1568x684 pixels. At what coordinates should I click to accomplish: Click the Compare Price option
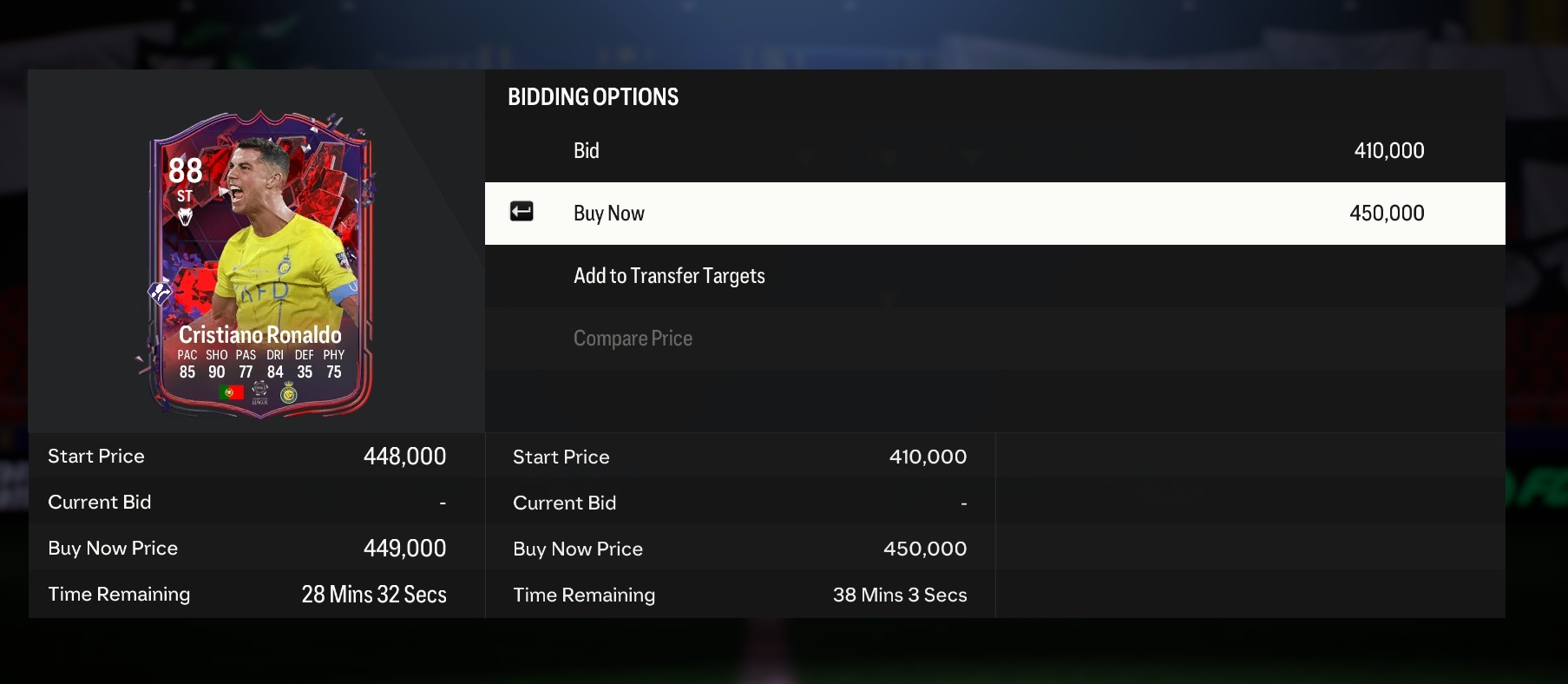tap(633, 338)
